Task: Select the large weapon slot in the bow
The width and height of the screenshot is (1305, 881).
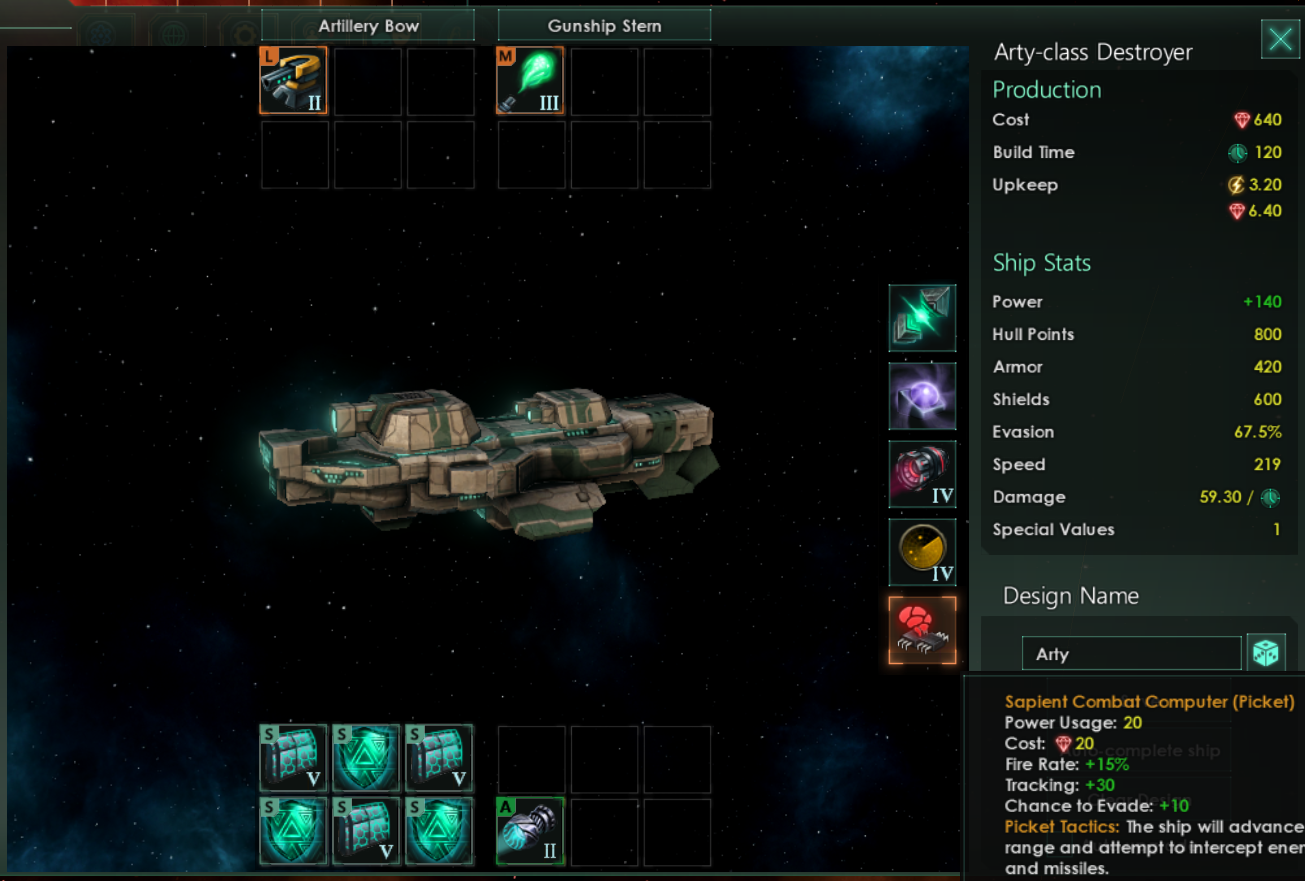Action: 294,81
